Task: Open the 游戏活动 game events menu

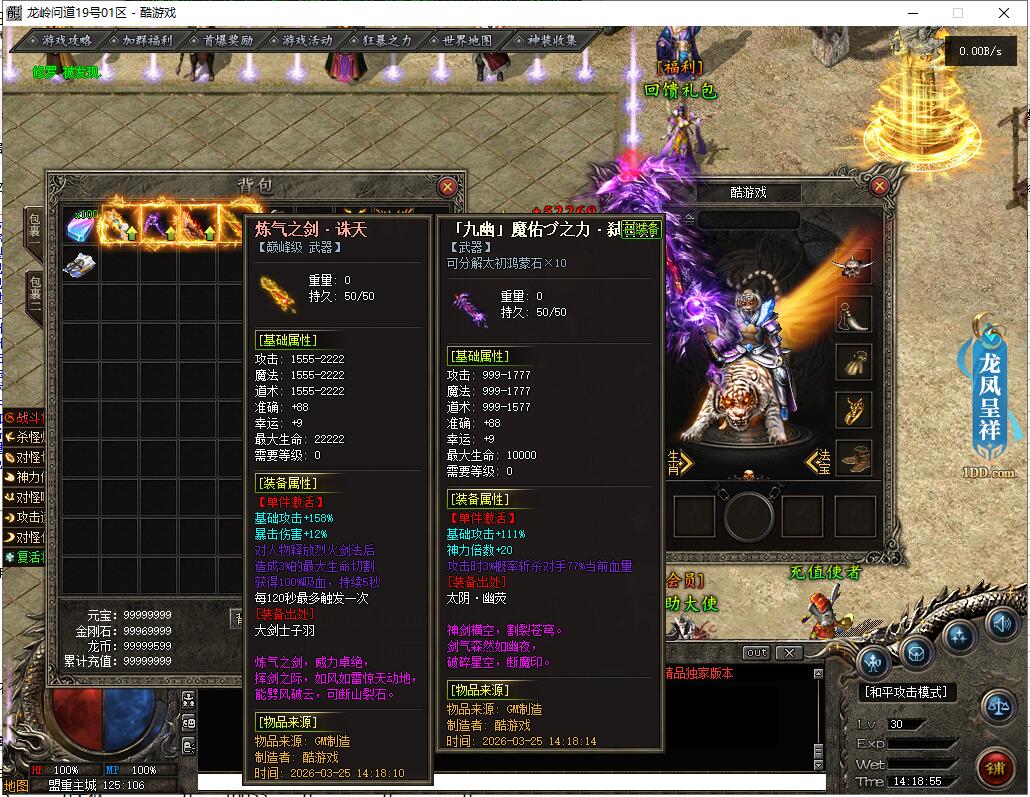Action: pos(307,41)
